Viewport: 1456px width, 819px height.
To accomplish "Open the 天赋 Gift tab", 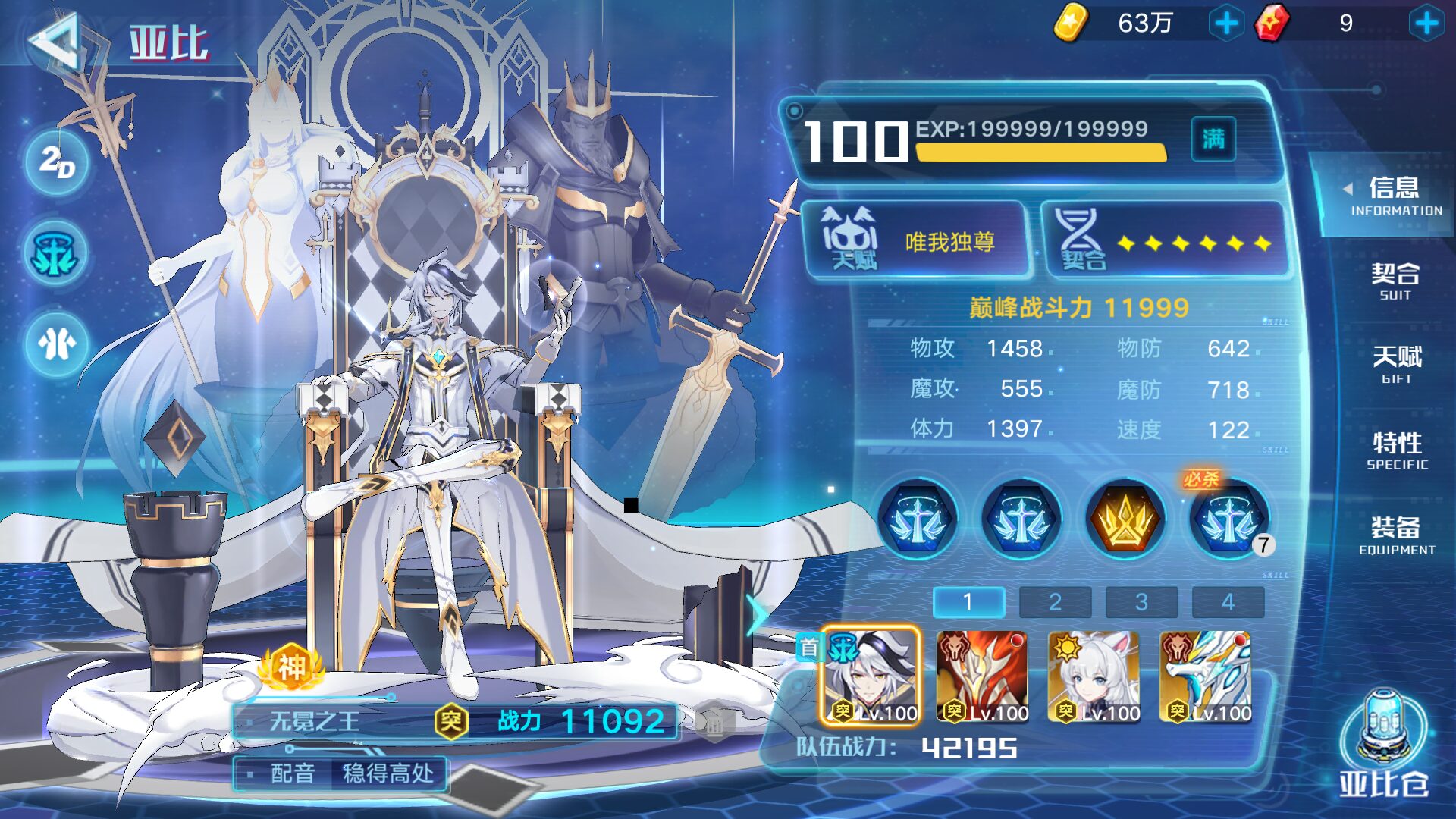I will click(x=1396, y=365).
